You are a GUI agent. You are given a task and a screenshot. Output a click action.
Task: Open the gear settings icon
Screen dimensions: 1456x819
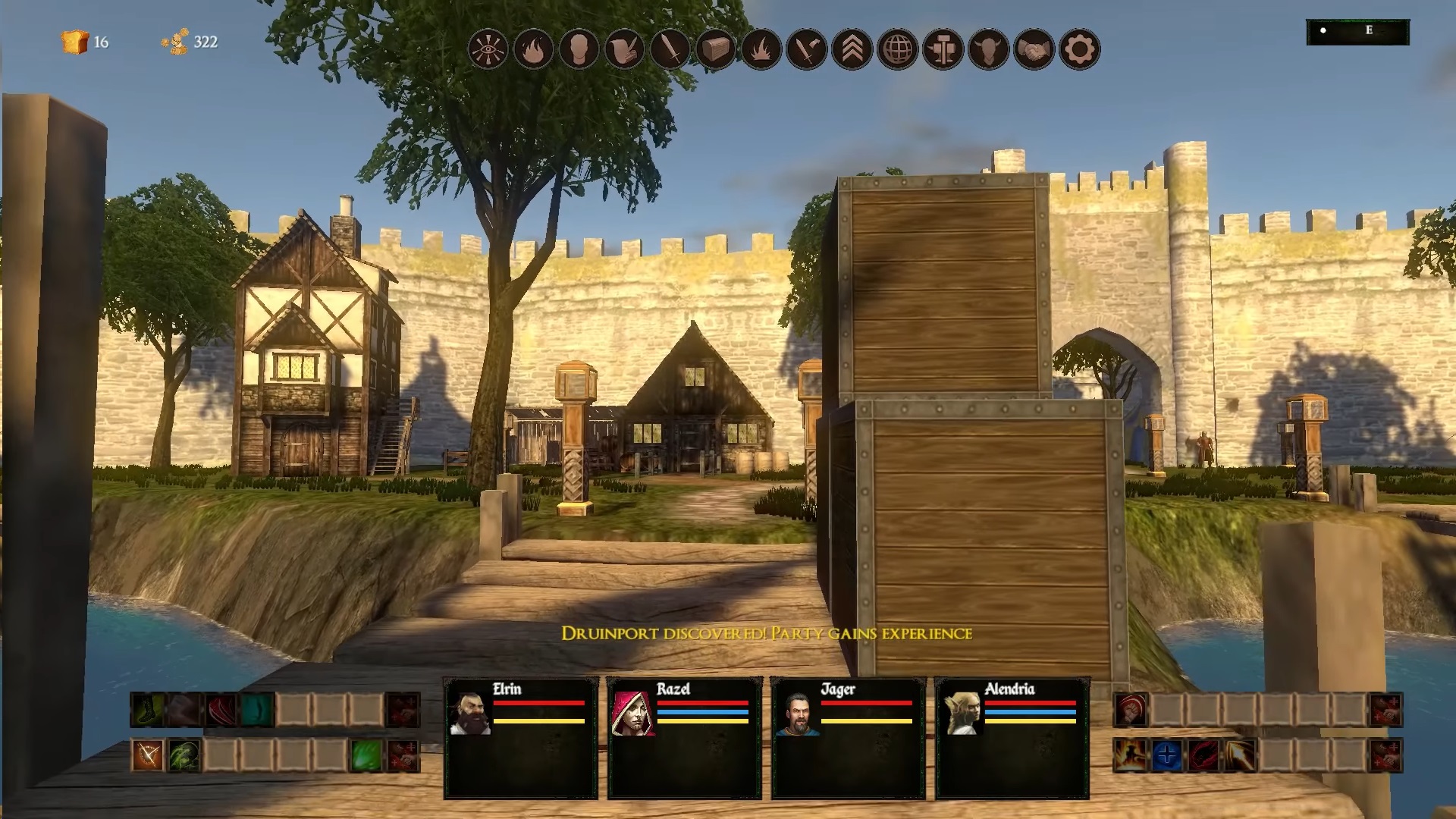tap(1079, 50)
